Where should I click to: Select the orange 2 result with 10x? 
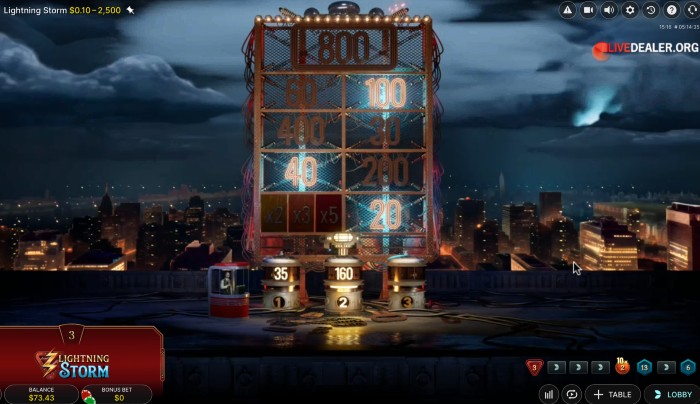click(x=622, y=367)
